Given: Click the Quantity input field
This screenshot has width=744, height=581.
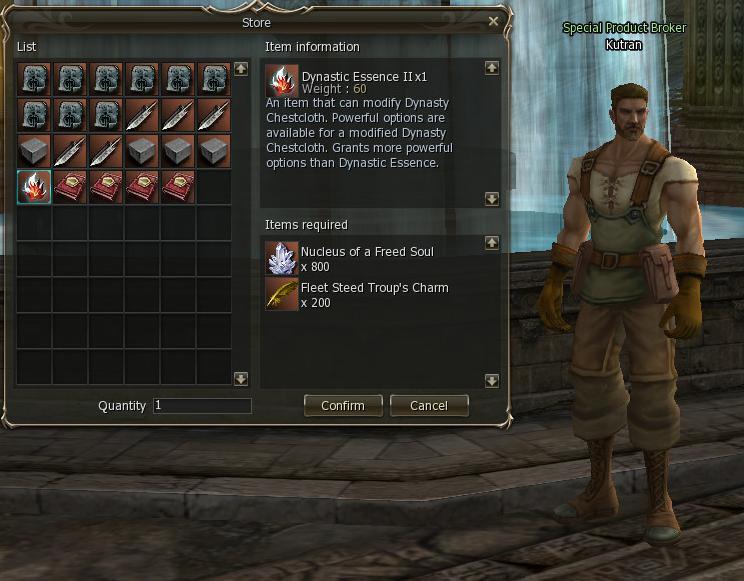Looking at the screenshot, I should coord(202,406).
